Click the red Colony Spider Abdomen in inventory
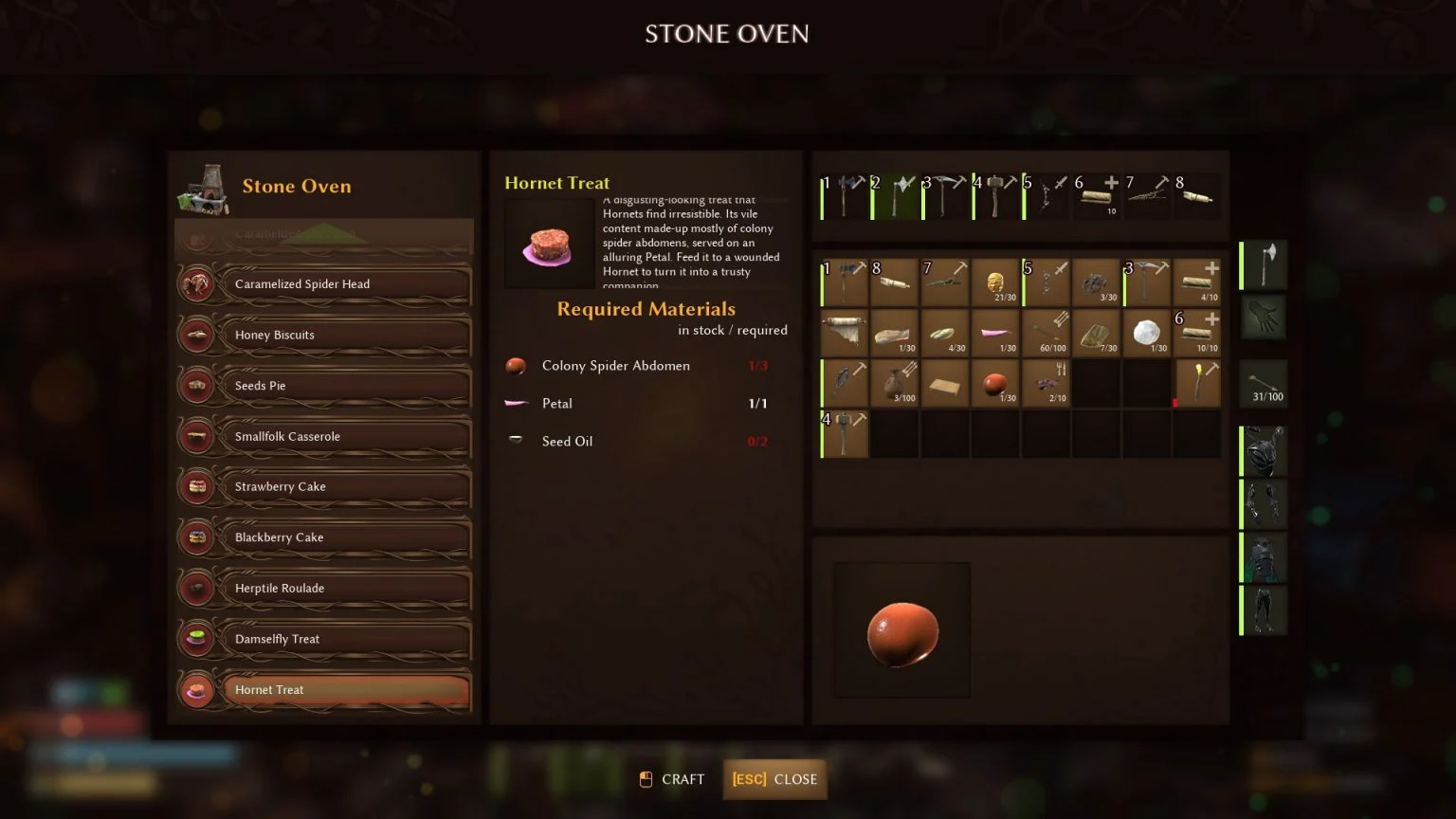The width and height of the screenshot is (1456, 819). (995, 383)
